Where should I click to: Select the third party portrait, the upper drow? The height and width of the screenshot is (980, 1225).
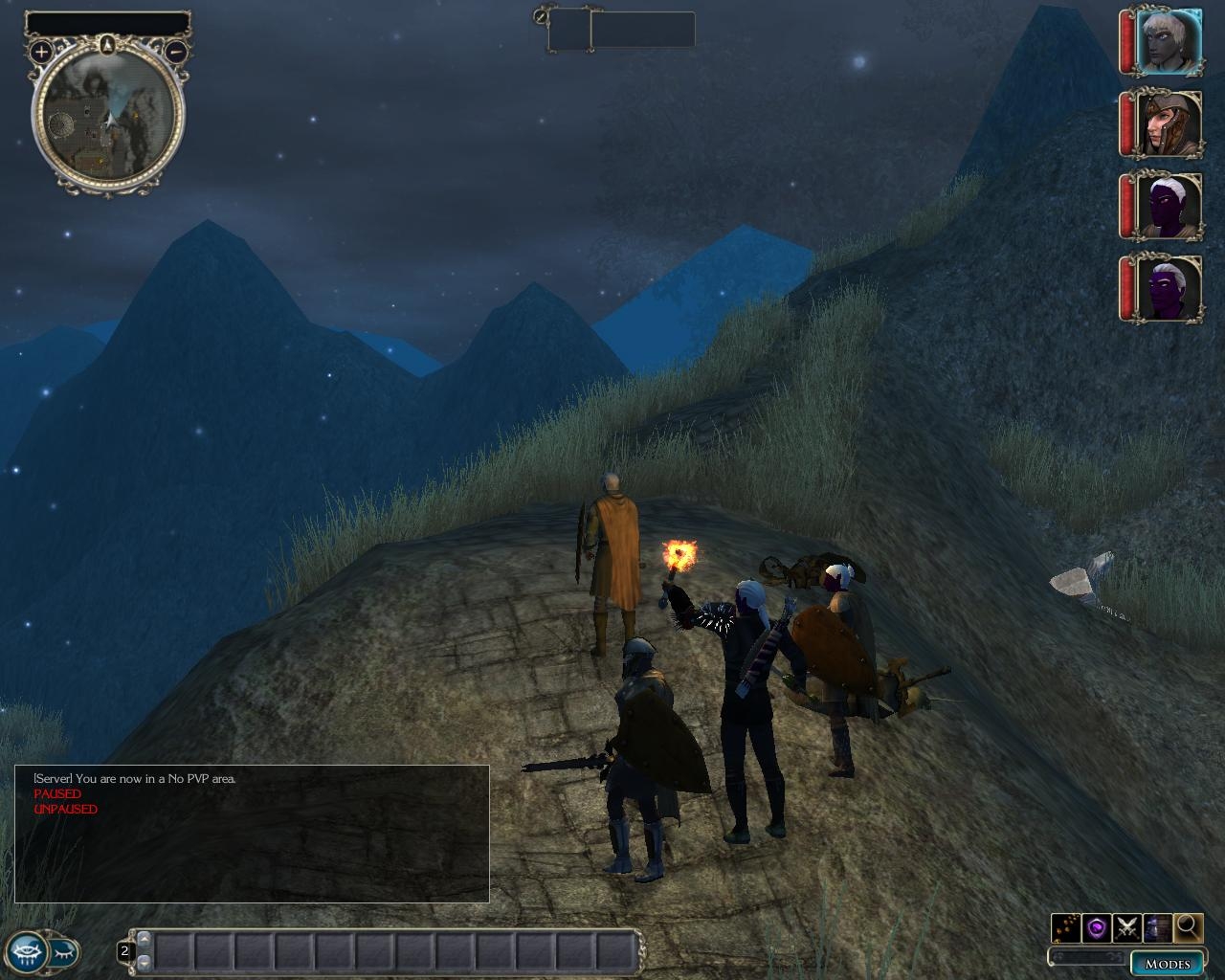click(x=1168, y=206)
